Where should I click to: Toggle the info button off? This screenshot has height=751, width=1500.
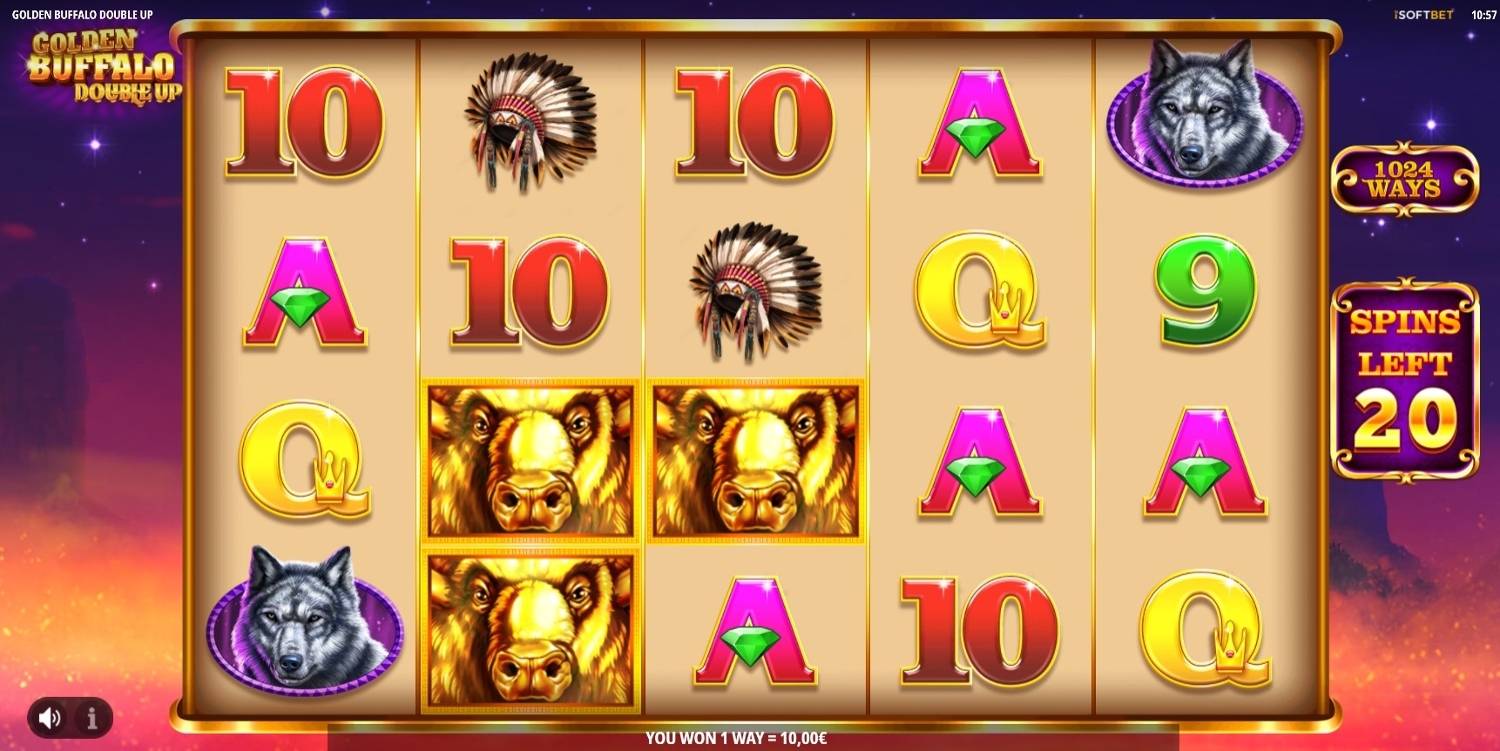pyautogui.click(x=90, y=716)
